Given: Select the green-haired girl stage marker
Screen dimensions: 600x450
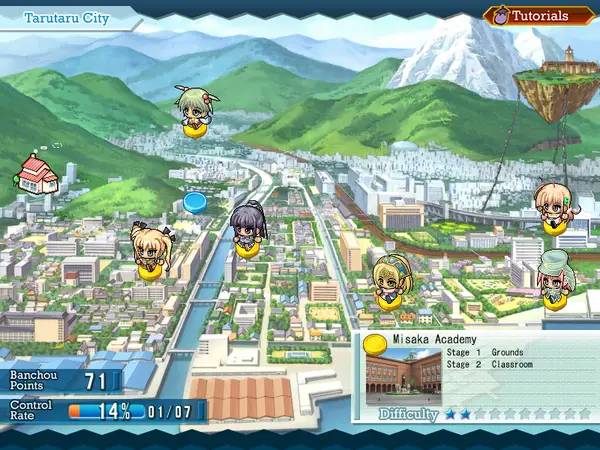Looking at the screenshot, I should click(x=192, y=110).
